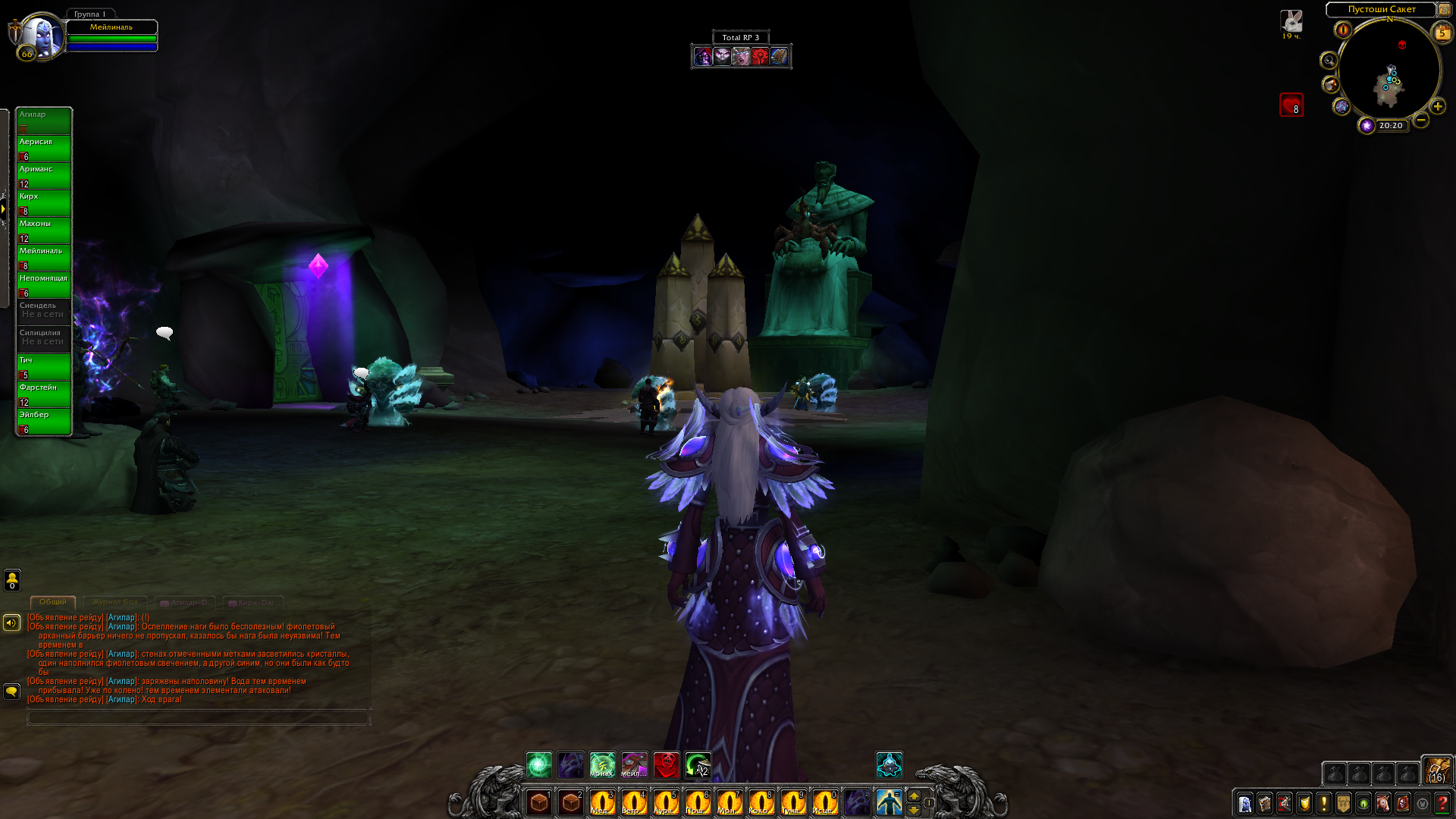The width and height of the screenshot is (1456, 819).
Task: Click the minimap tracking magnifying glass button
Action: [1329, 61]
